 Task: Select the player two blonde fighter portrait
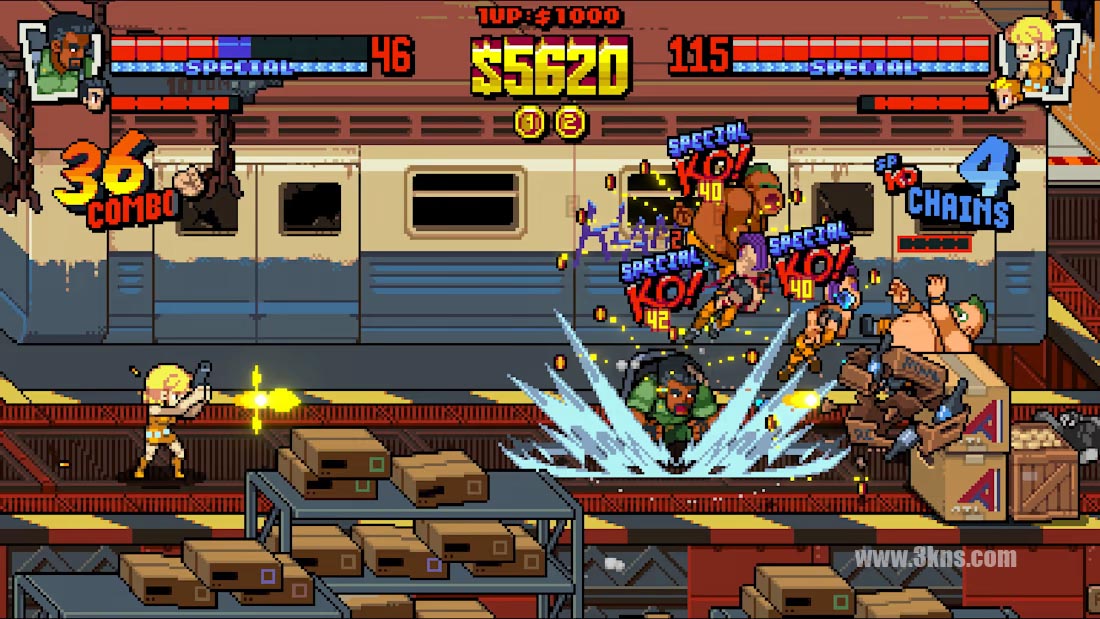pyautogui.click(x=1039, y=47)
